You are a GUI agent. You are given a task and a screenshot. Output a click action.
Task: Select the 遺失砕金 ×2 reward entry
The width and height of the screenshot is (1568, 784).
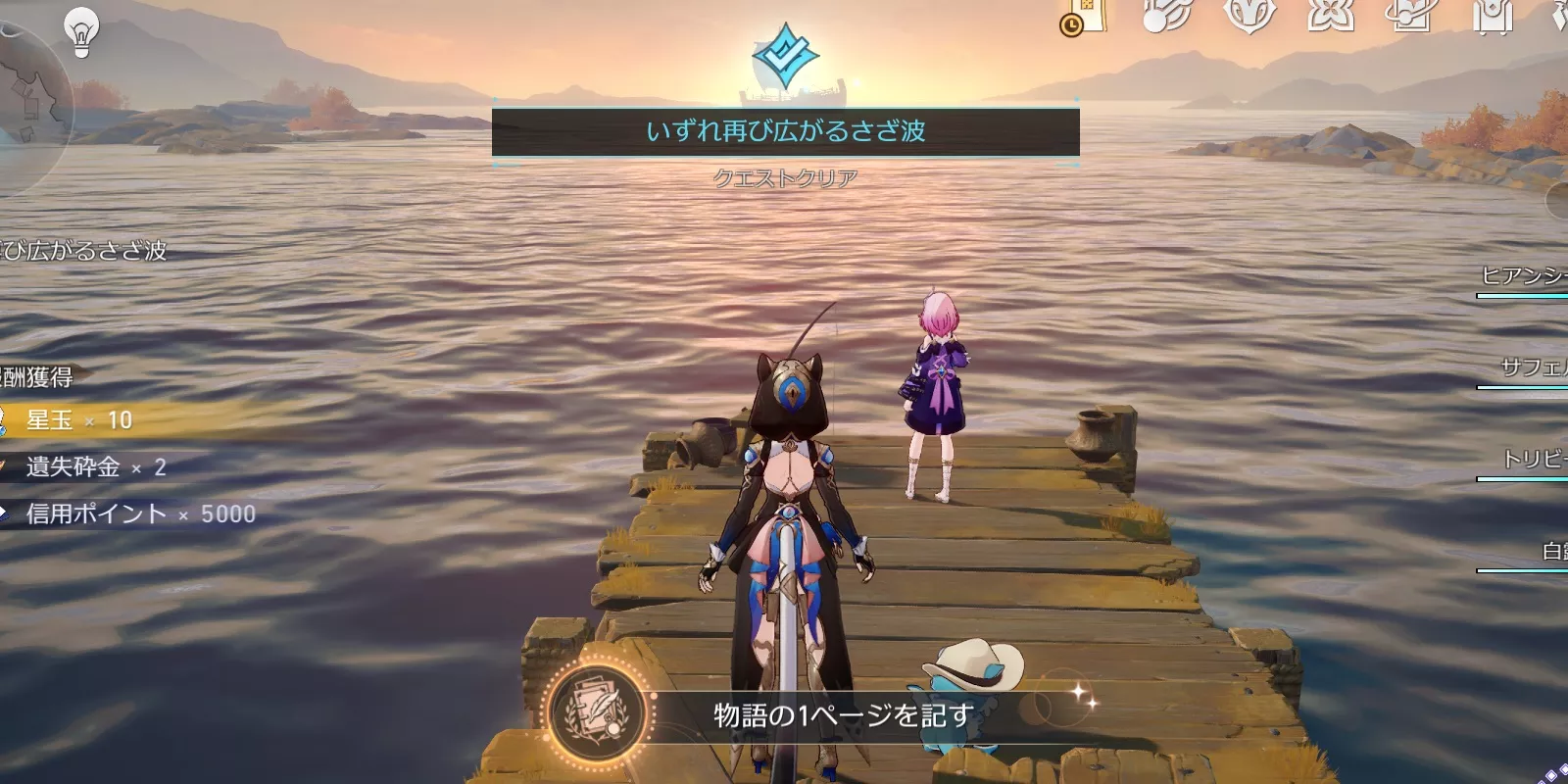tap(88, 467)
